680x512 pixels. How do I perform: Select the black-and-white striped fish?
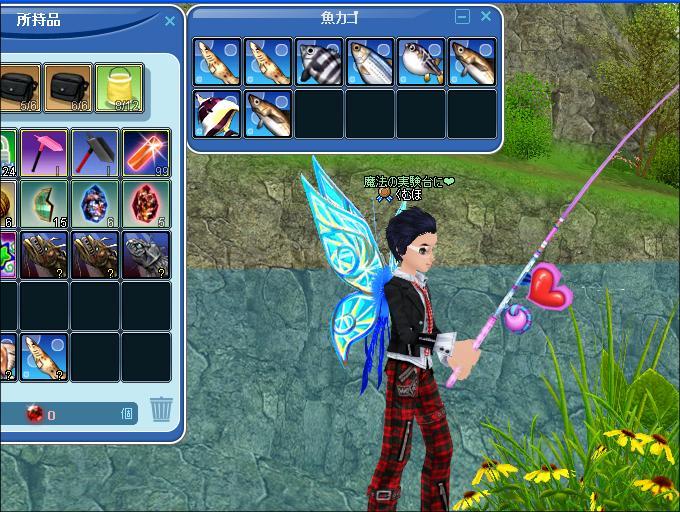click(x=319, y=62)
